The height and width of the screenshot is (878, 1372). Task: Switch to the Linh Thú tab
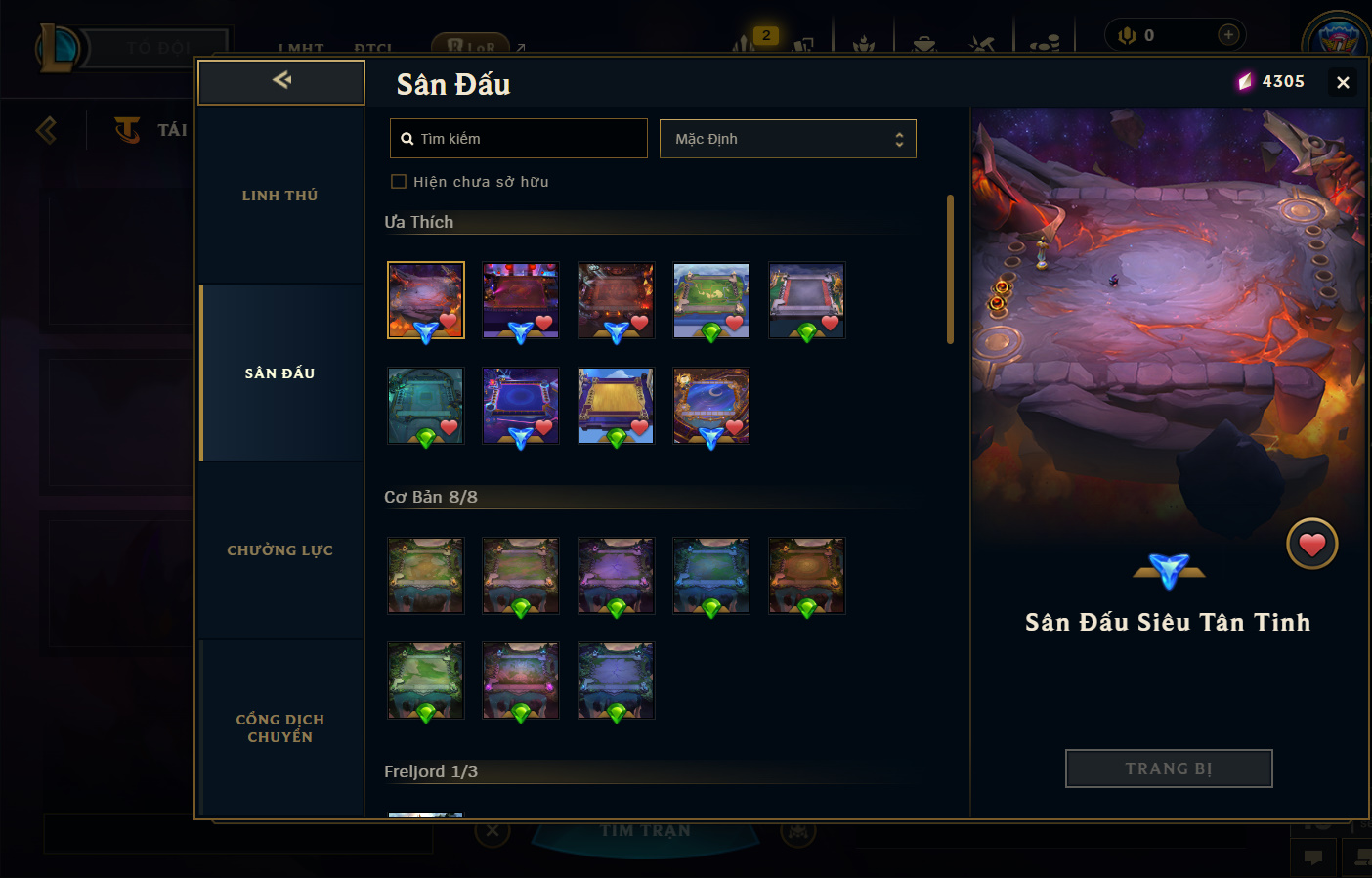coord(280,196)
